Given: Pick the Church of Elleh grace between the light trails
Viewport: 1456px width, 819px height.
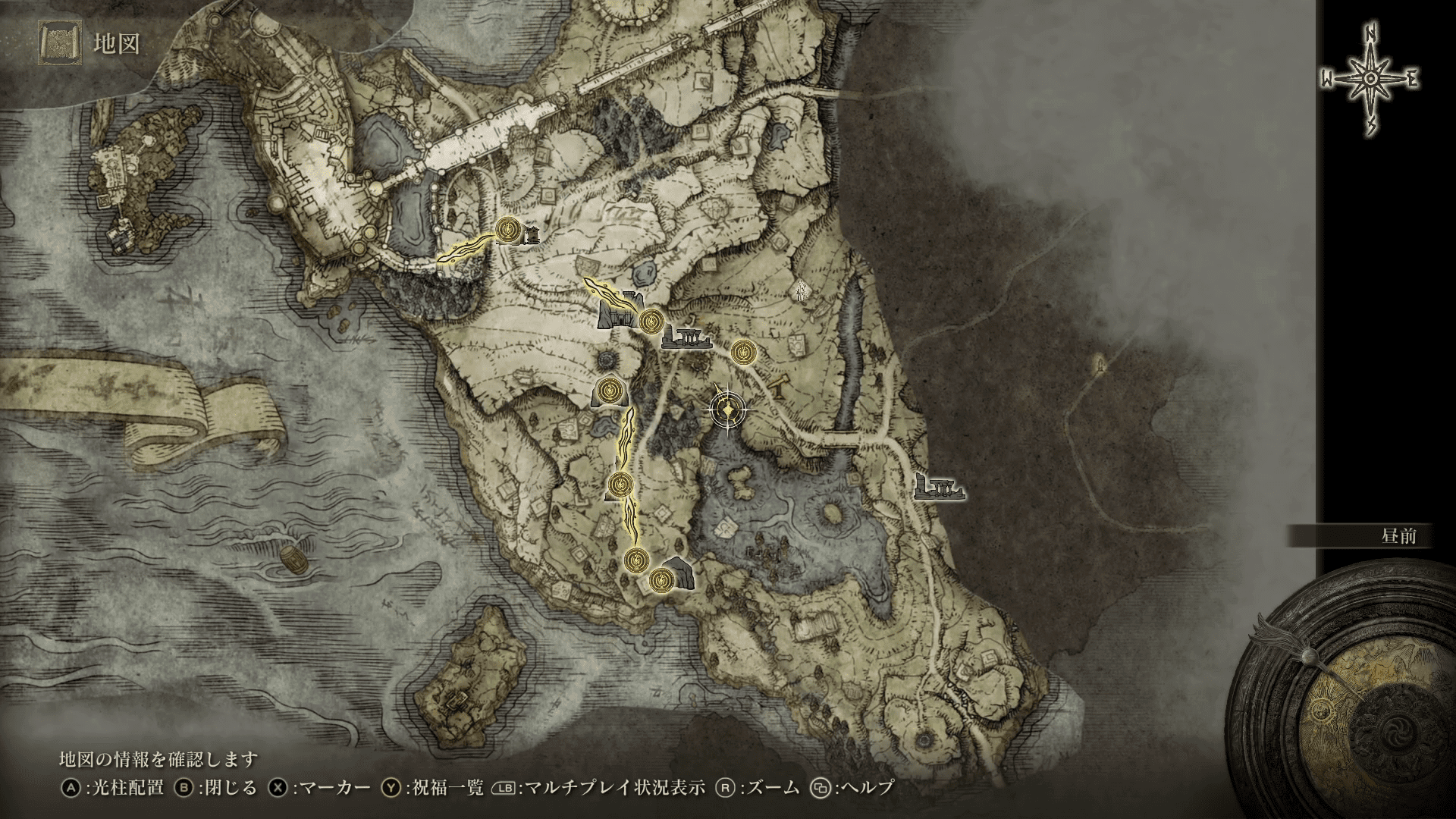Looking at the screenshot, I should click(x=621, y=483).
